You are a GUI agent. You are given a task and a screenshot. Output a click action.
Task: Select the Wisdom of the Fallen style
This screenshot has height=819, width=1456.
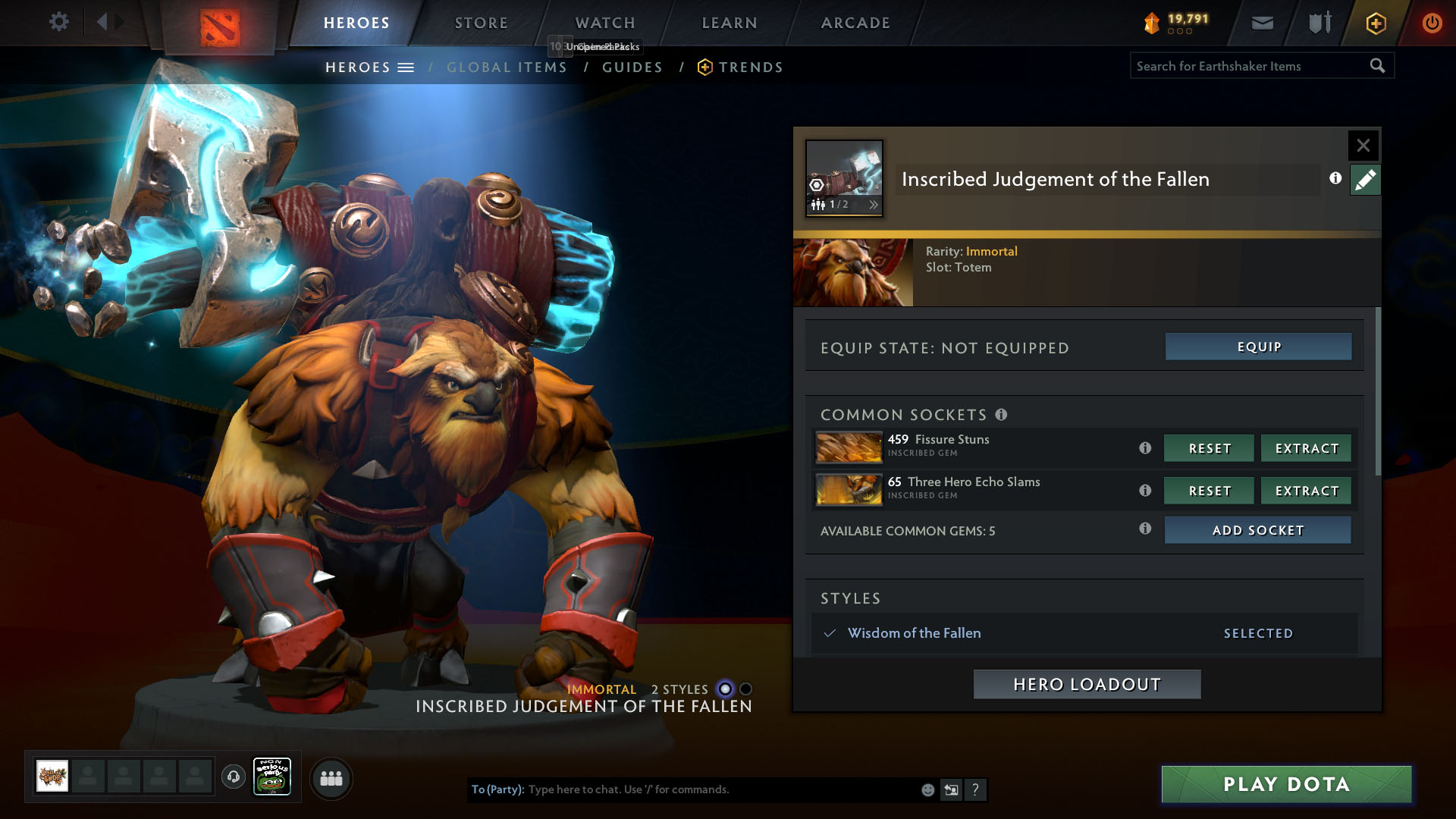(914, 633)
